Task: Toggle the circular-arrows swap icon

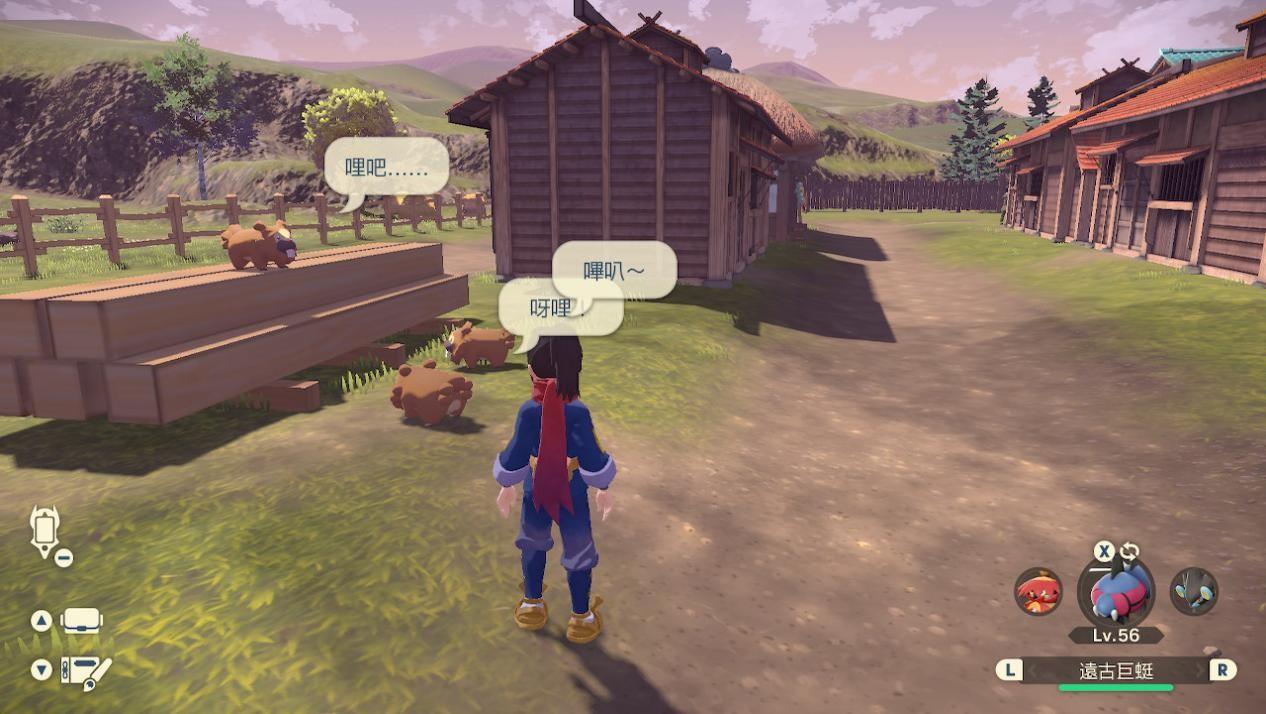Action: (x=1130, y=551)
